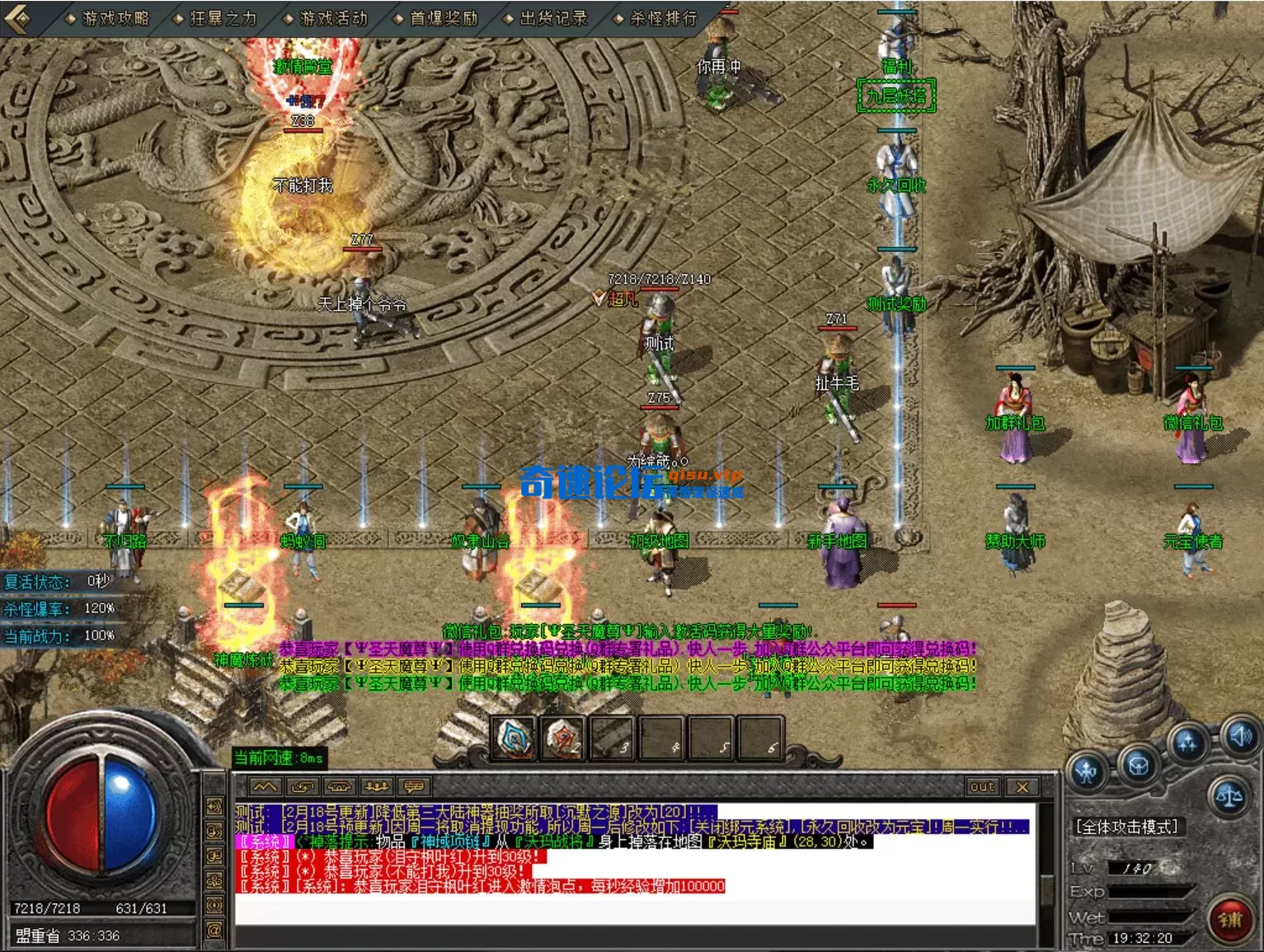Close the chat panel with X

1022,787
